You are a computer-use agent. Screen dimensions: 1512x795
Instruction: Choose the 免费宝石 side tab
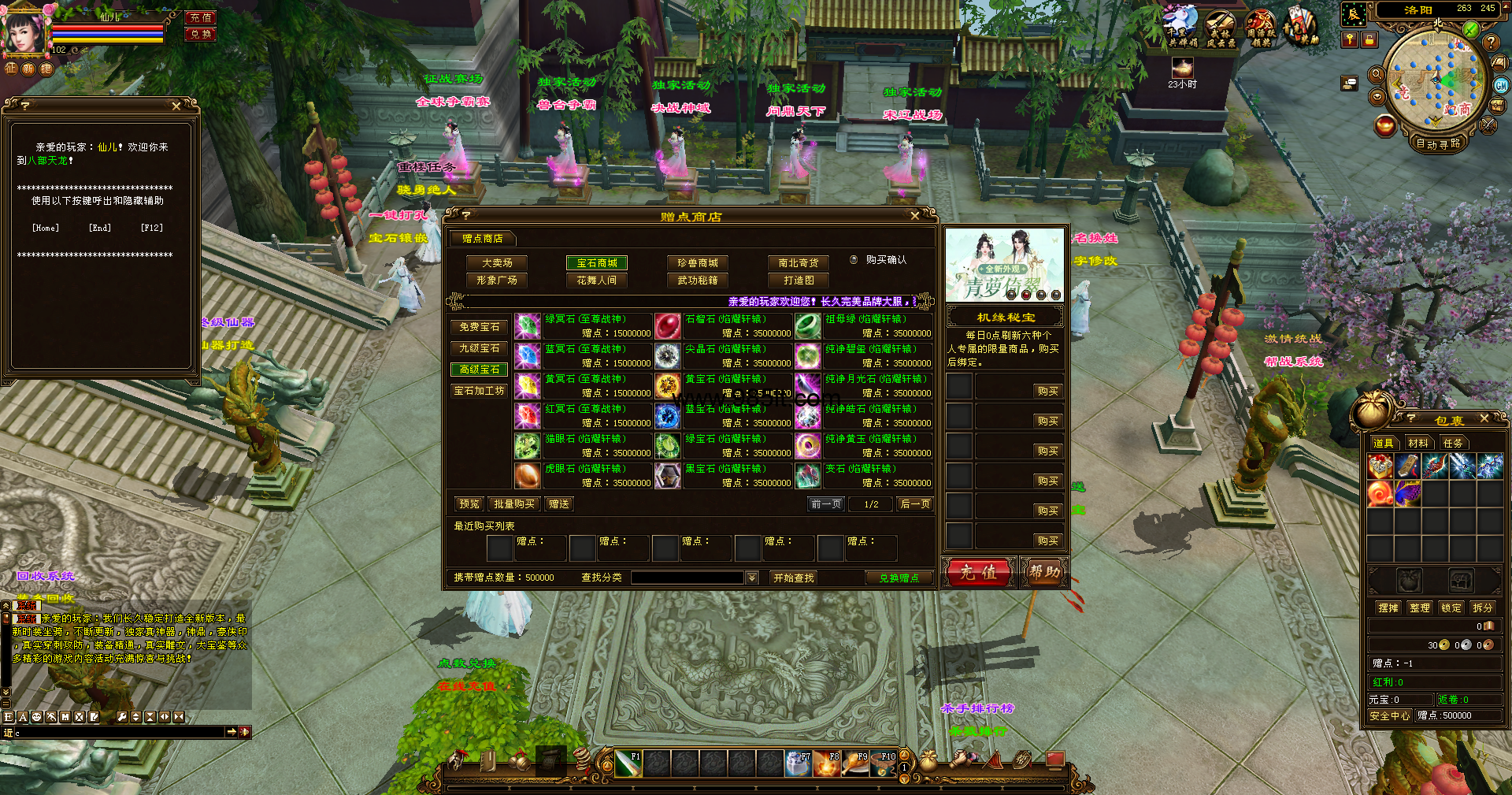(480, 327)
